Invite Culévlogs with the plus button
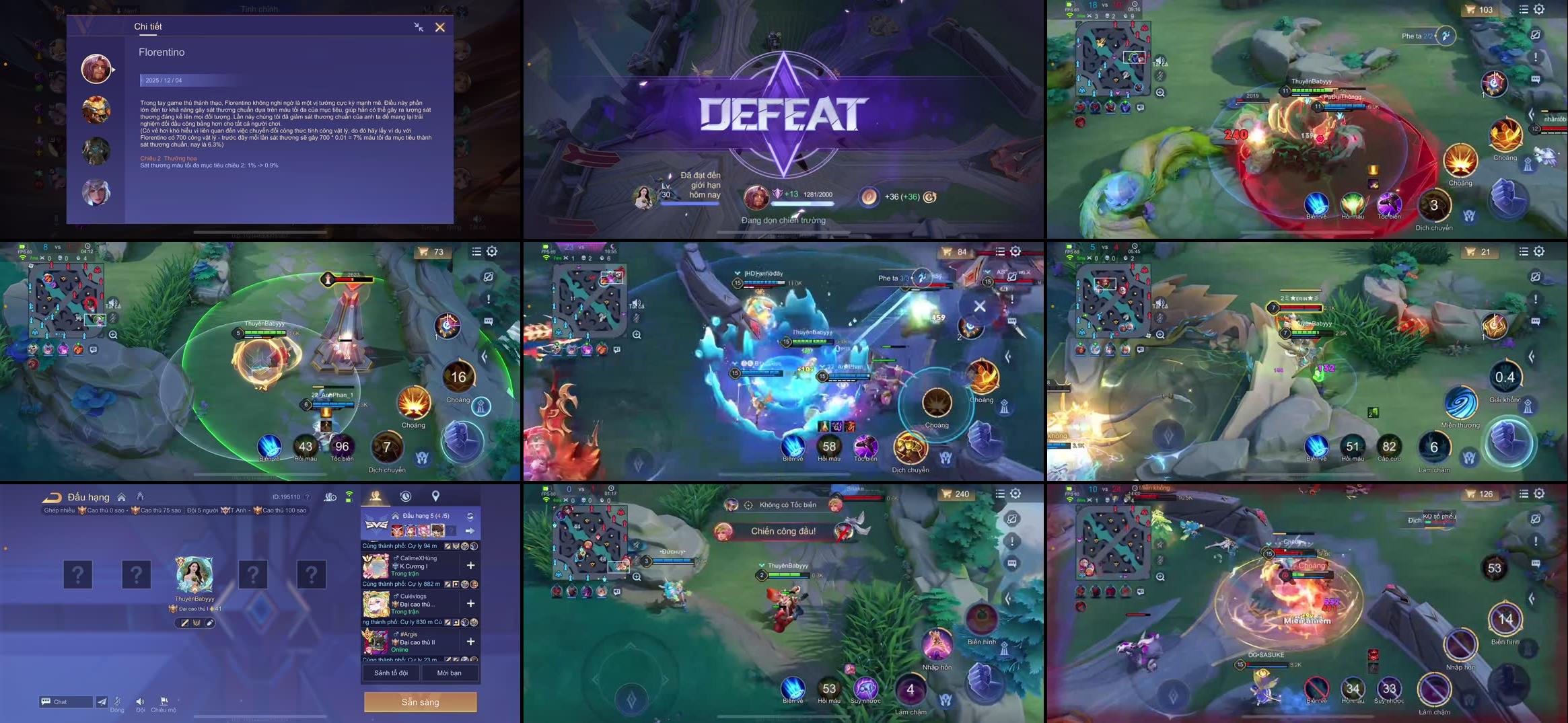The image size is (1568, 723). 470,603
